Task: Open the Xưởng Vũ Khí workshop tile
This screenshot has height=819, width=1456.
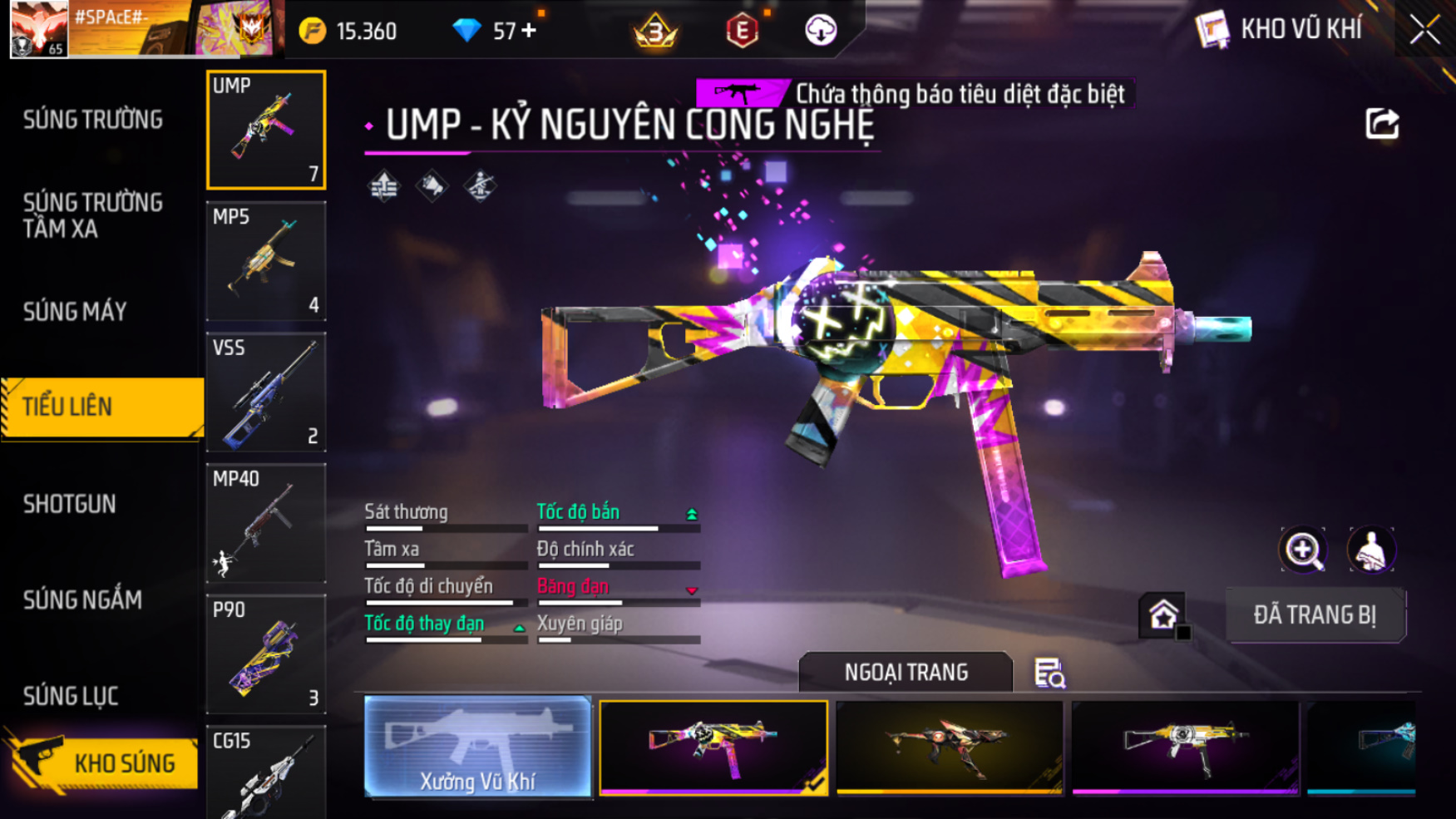Action: [x=477, y=747]
